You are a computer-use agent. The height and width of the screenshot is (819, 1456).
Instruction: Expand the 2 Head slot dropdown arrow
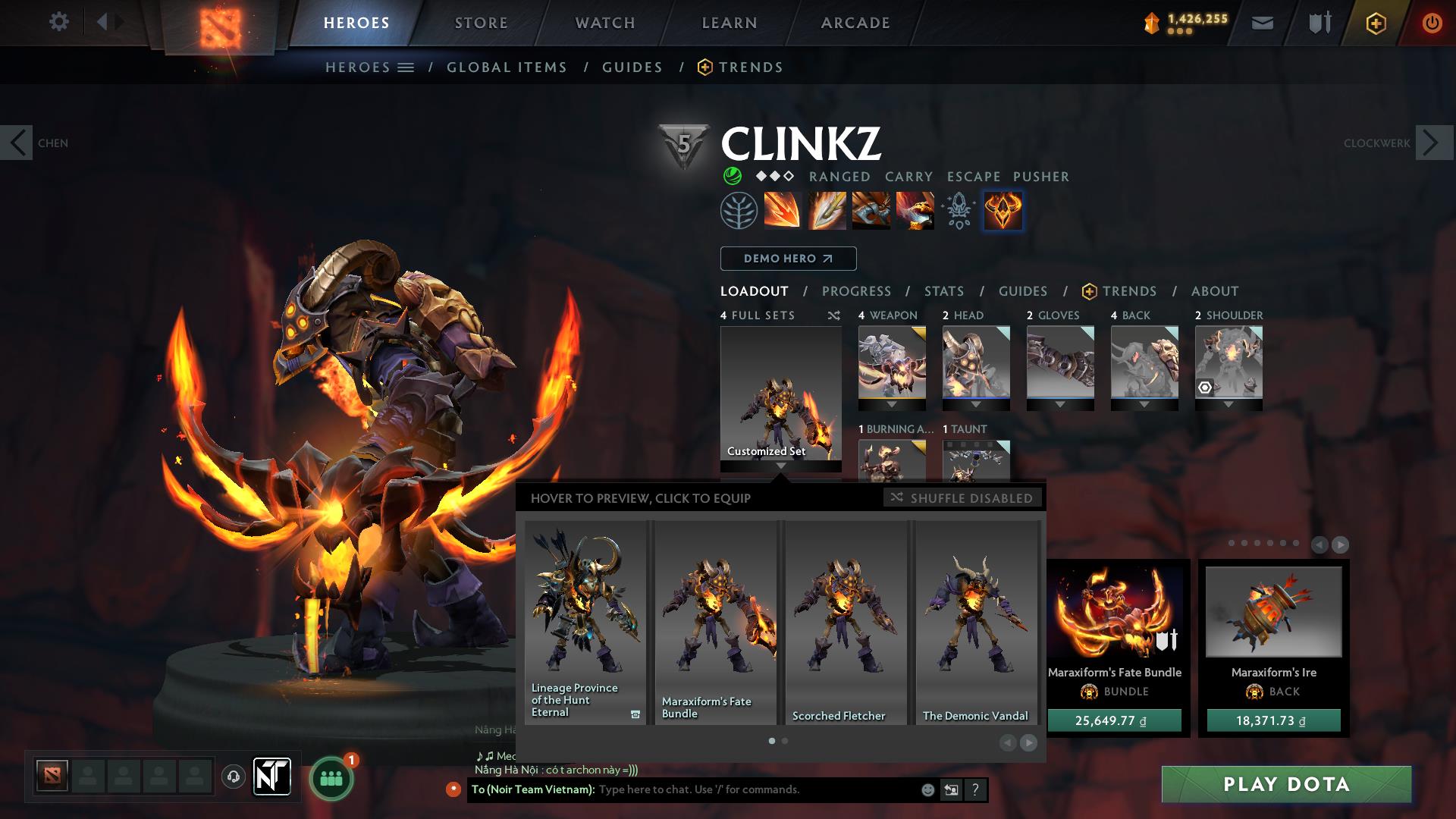(977, 405)
